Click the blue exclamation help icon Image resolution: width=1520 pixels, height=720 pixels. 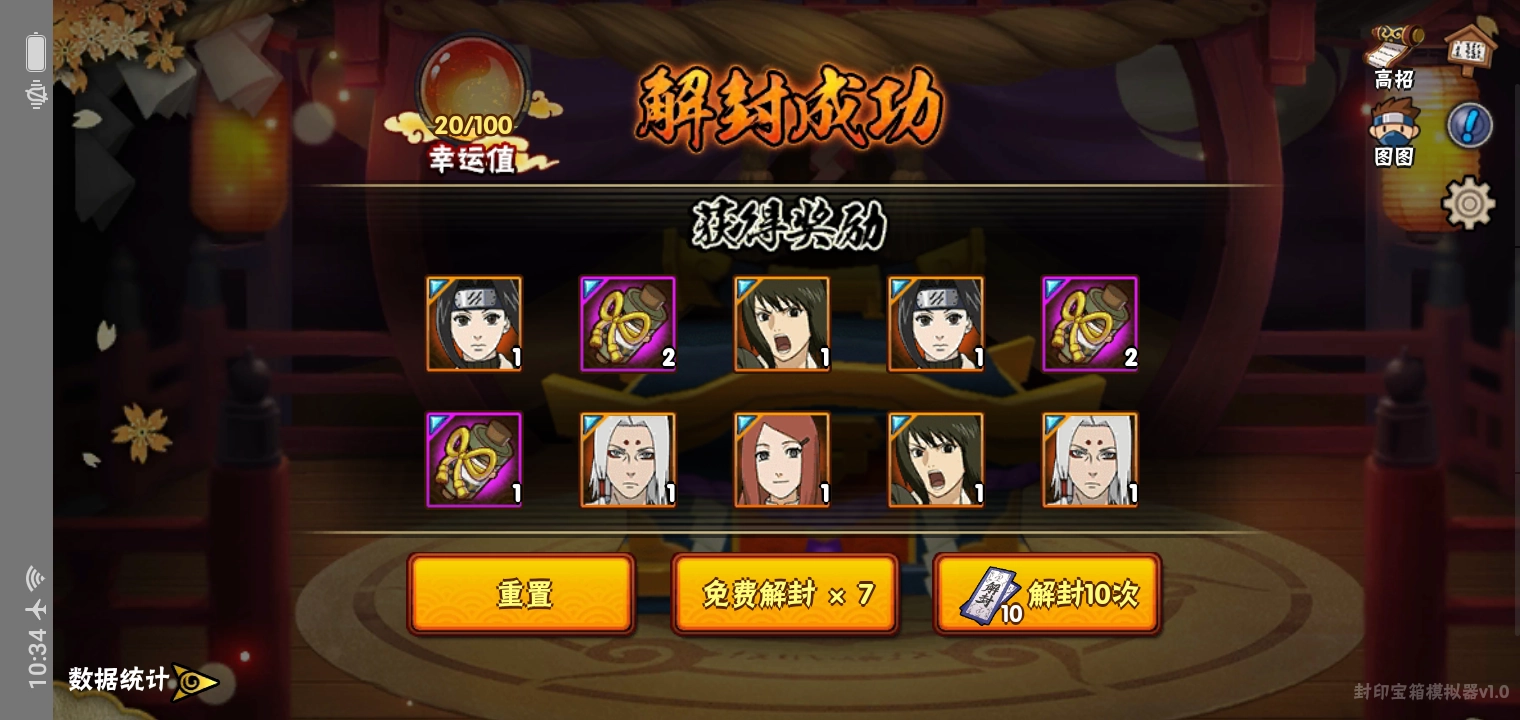[x=1469, y=125]
